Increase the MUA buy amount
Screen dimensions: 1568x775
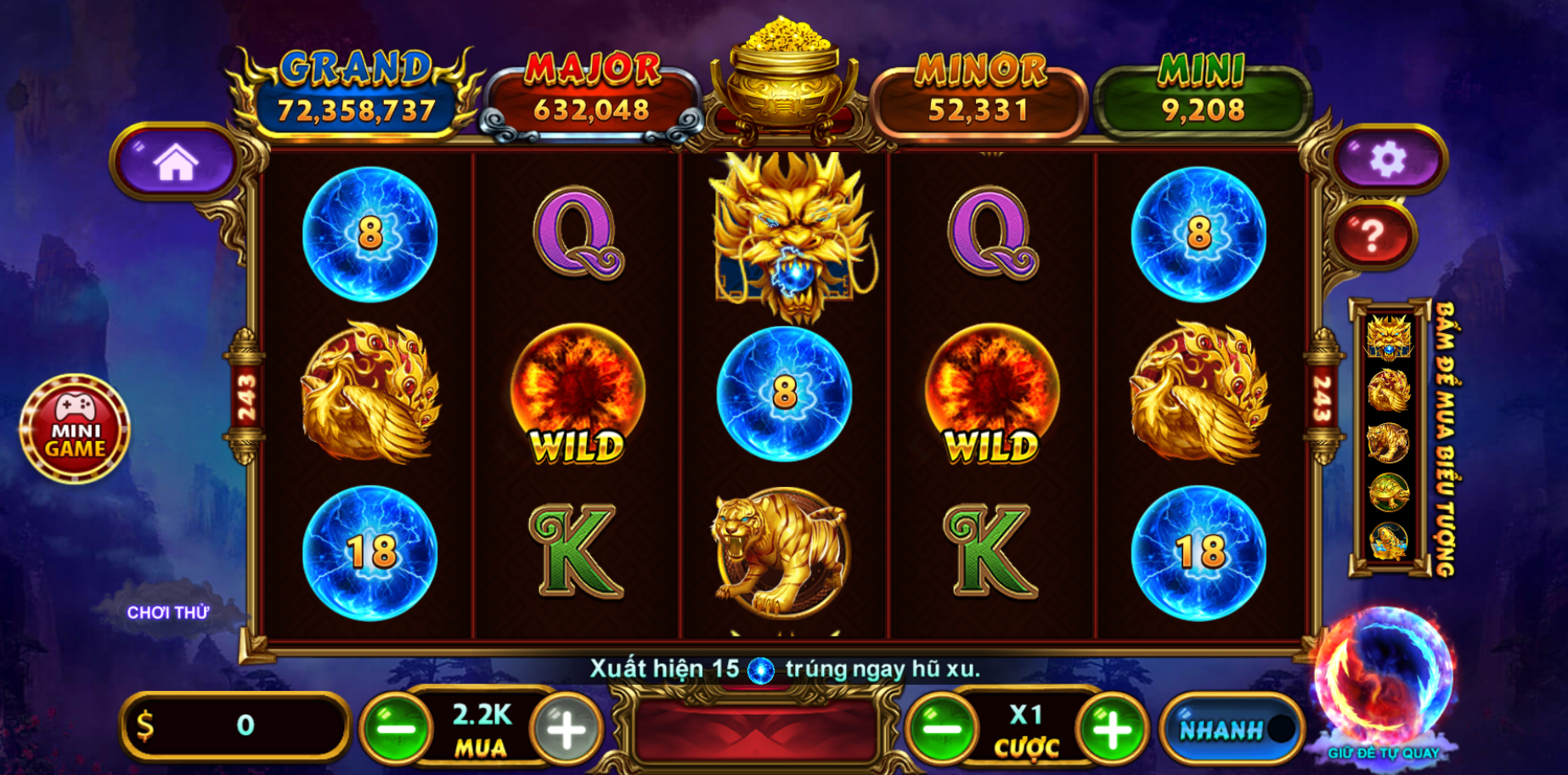click(x=566, y=728)
